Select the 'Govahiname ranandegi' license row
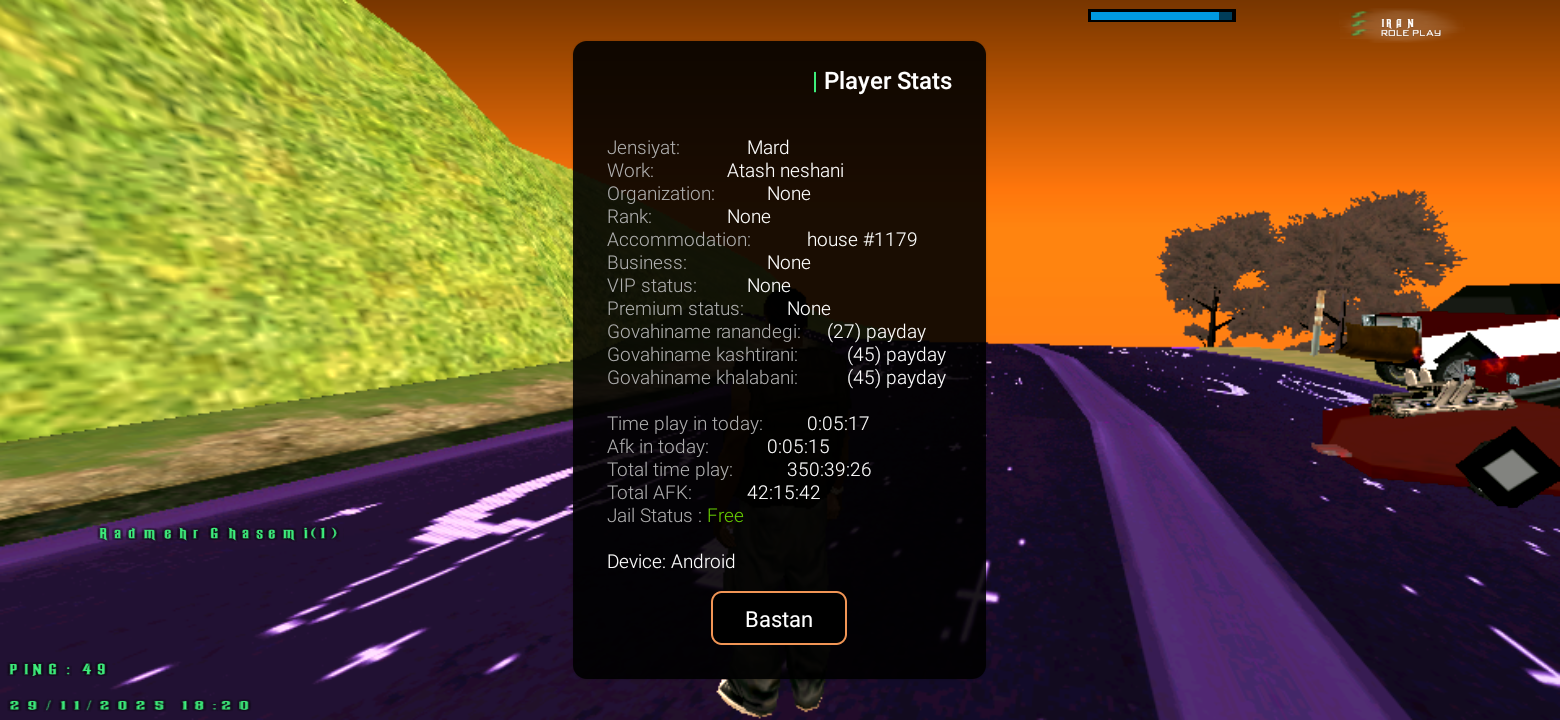 pyautogui.click(x=766, y=331)
